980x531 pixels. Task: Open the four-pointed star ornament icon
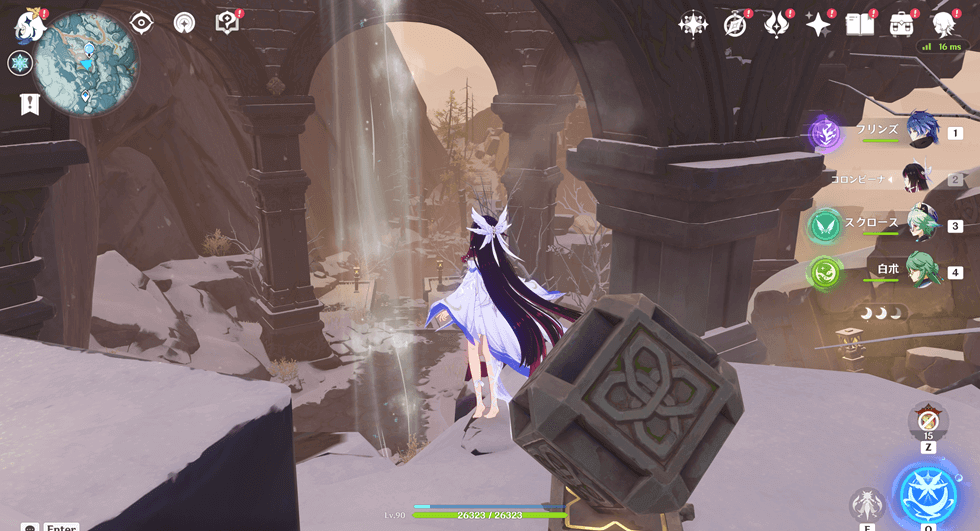point(692,25)
